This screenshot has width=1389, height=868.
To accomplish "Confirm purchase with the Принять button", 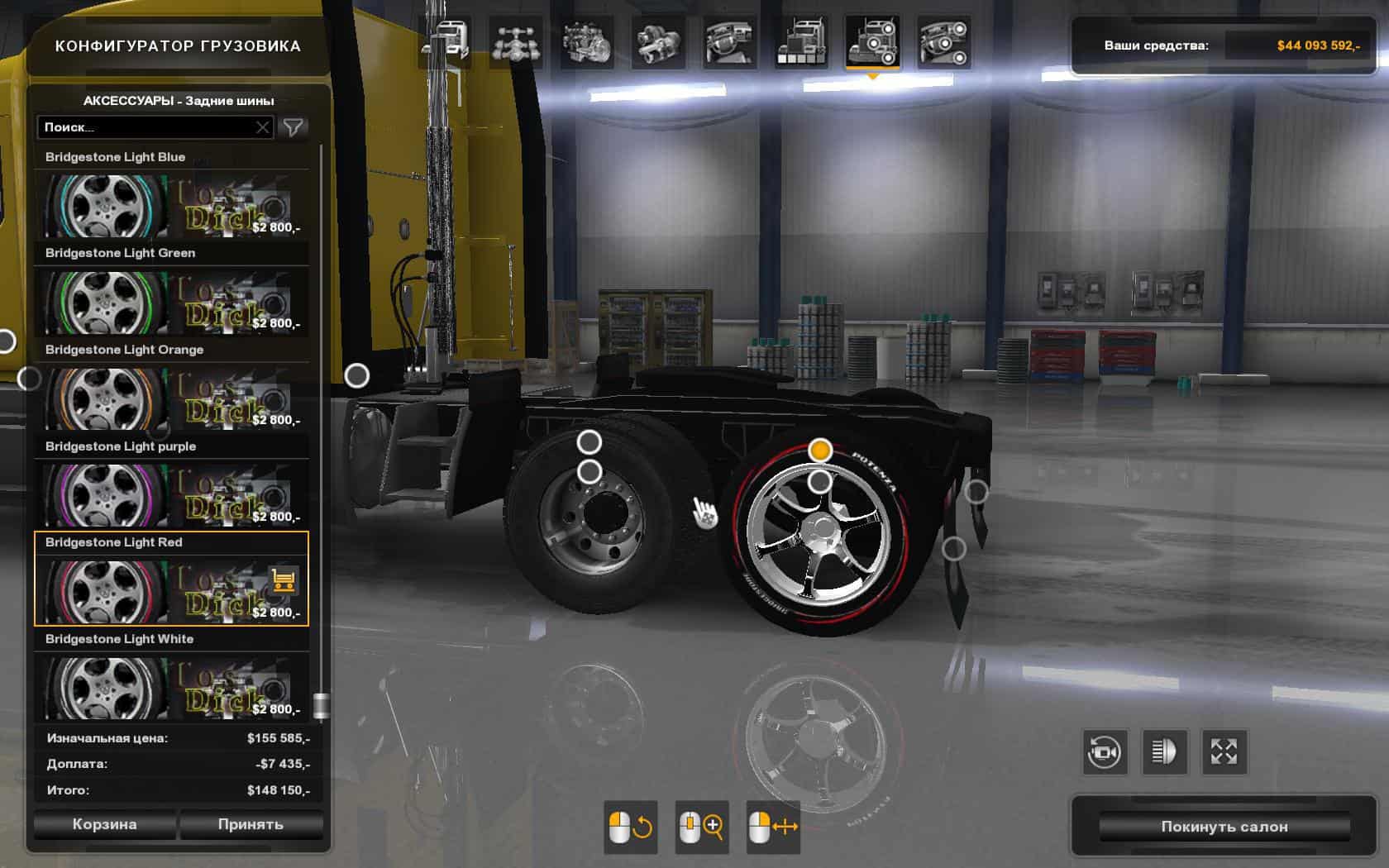I will pyautogui.click(x=251, y=824).
